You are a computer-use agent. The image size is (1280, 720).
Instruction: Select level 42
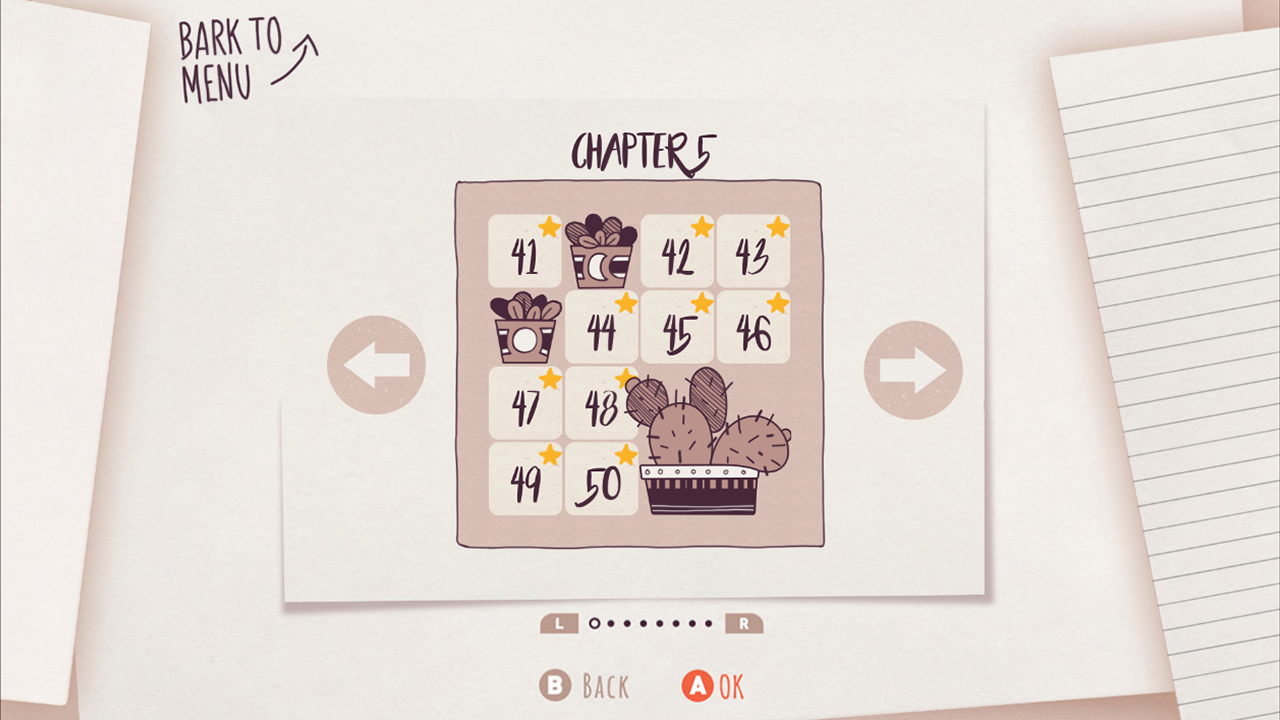tap(677, 251)
